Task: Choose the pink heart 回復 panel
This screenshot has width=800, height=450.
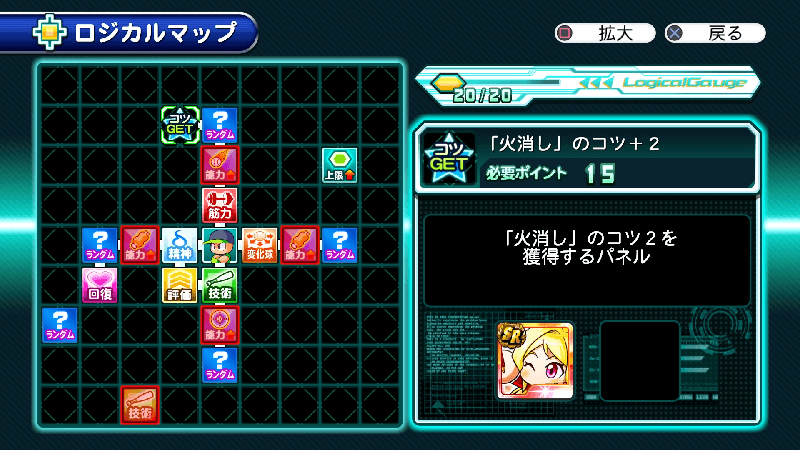Action: (x=100, y=285)
